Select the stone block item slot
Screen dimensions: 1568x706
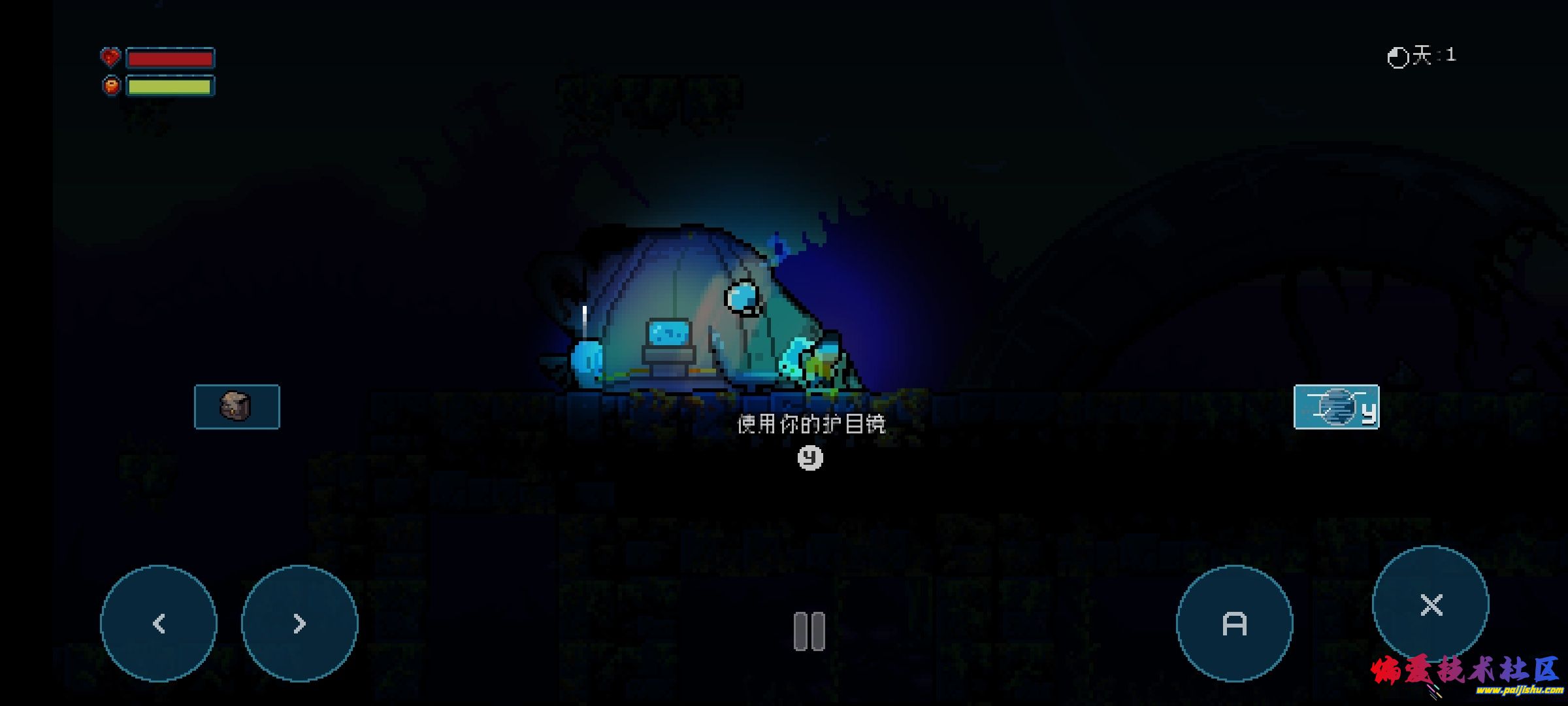pyautogui.click(x=237, y=407)
